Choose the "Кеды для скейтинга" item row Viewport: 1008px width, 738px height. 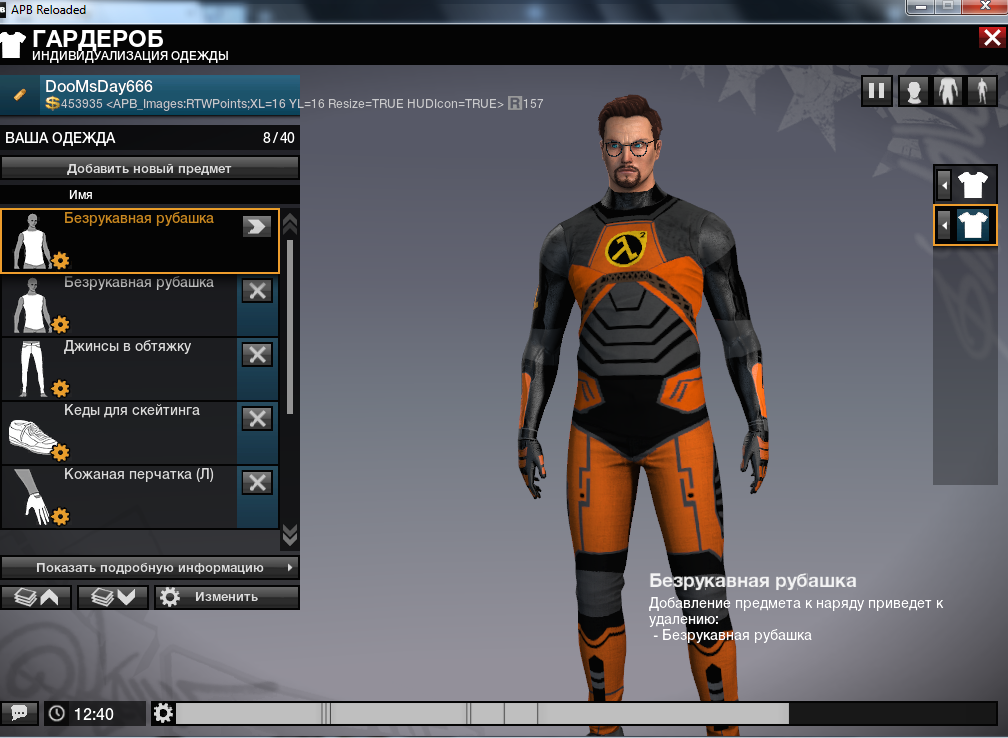(120, 431)
